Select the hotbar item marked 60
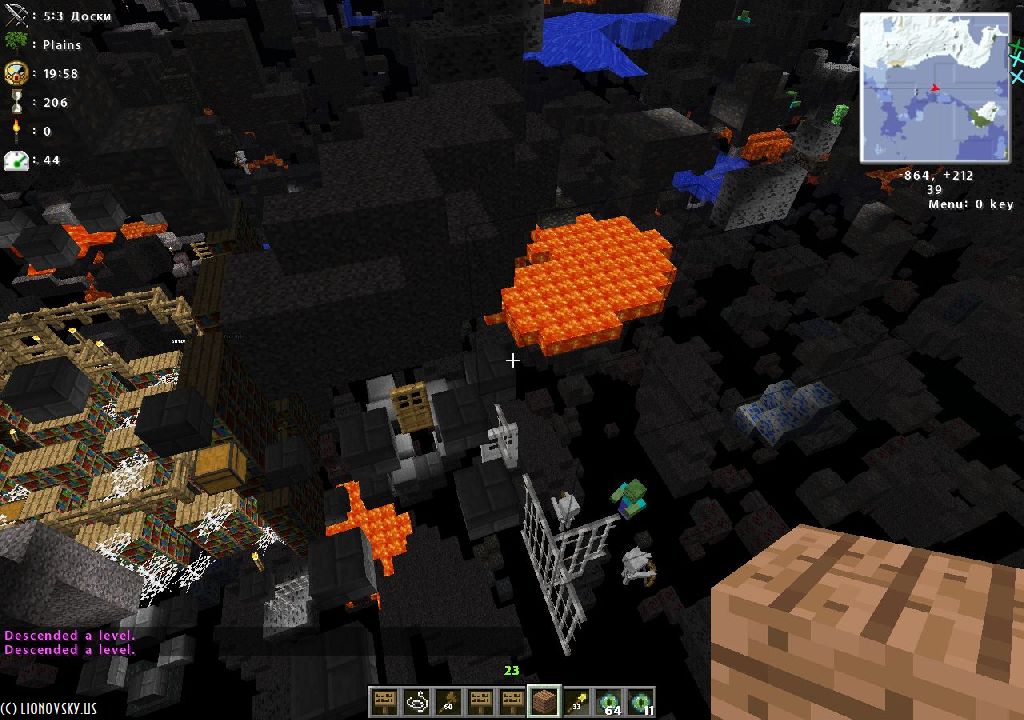Image resolution: width=1024 pixels, height=720 pixels. tap(448, 702)
